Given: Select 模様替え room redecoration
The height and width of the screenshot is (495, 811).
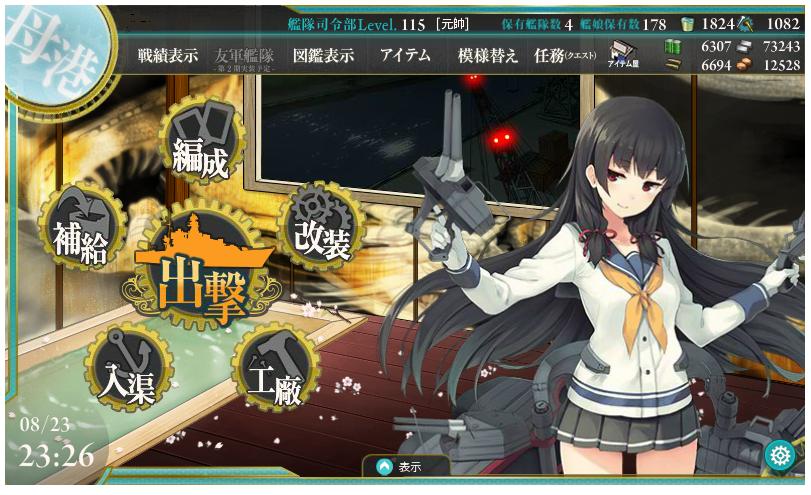Looking at the screenshot, I should 488,56.
